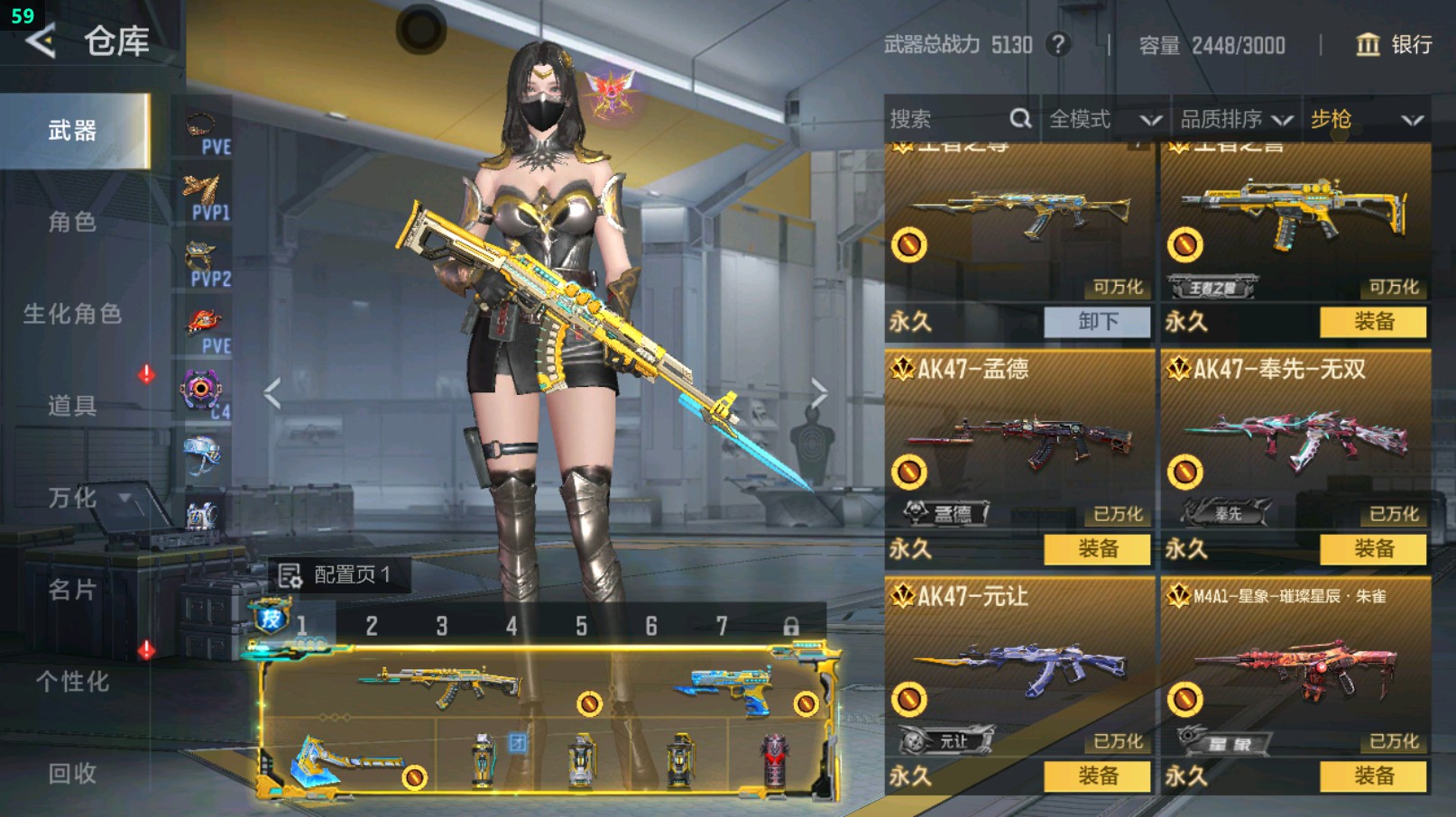
Task: Equip the AK47-元让 rifle
Action: (1097, 776)
